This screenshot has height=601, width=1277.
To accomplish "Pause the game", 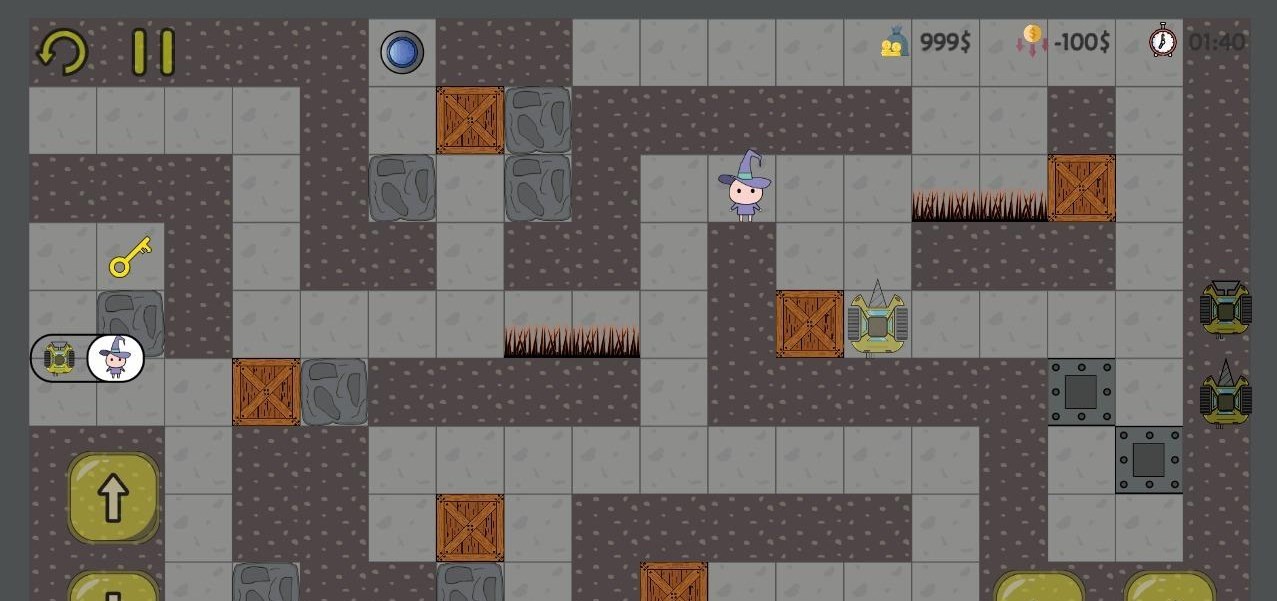I will pyautogui.click(x=153, y=52).
